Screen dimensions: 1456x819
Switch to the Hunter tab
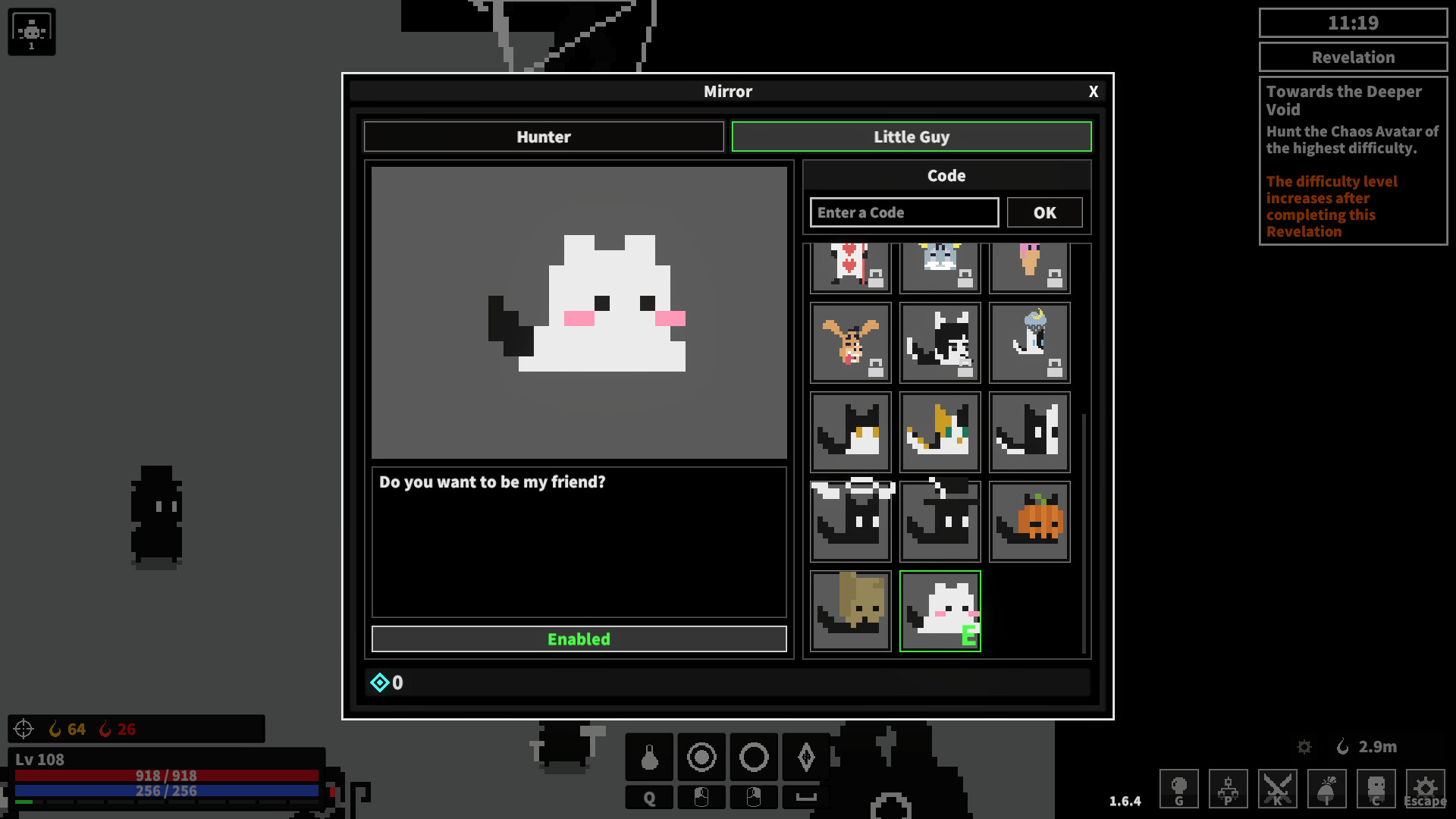tap(543, 136)
